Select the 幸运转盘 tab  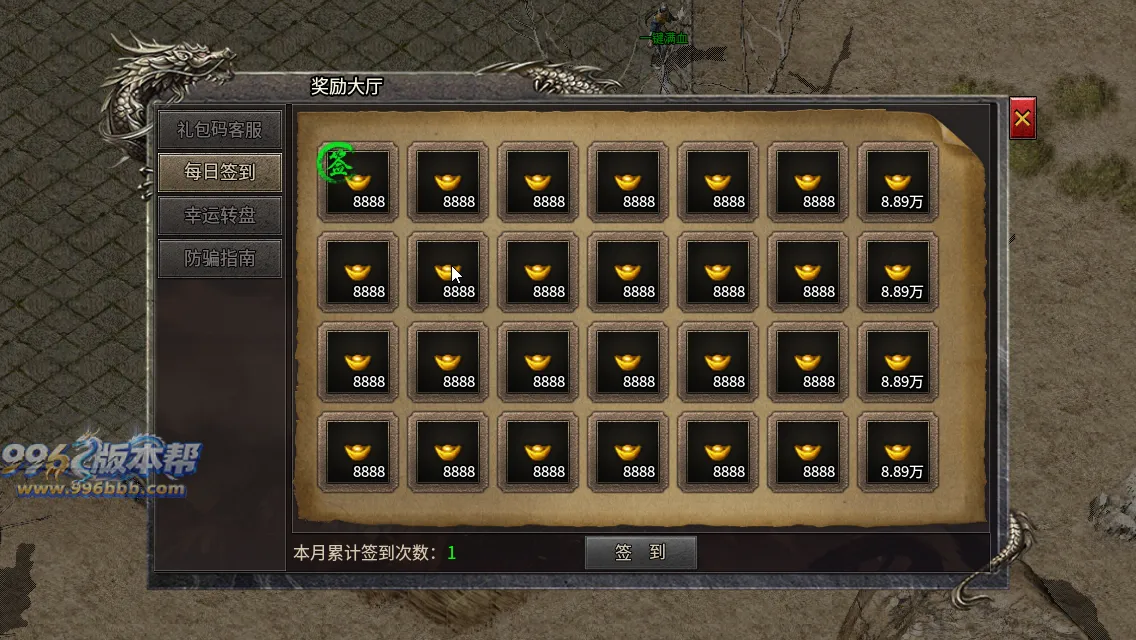coord(219,215)
